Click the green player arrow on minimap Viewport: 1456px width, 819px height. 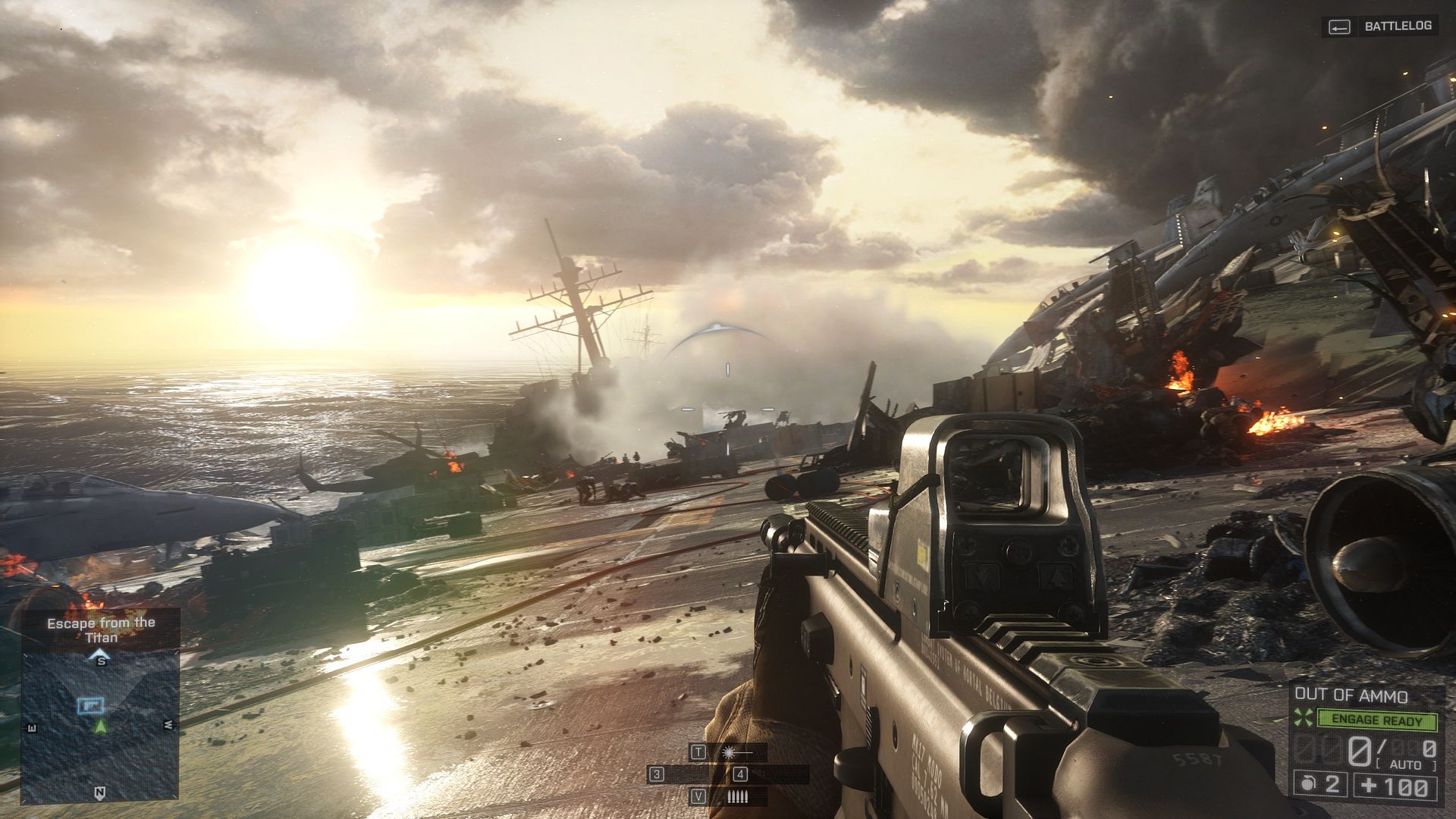tap(100, 726)
